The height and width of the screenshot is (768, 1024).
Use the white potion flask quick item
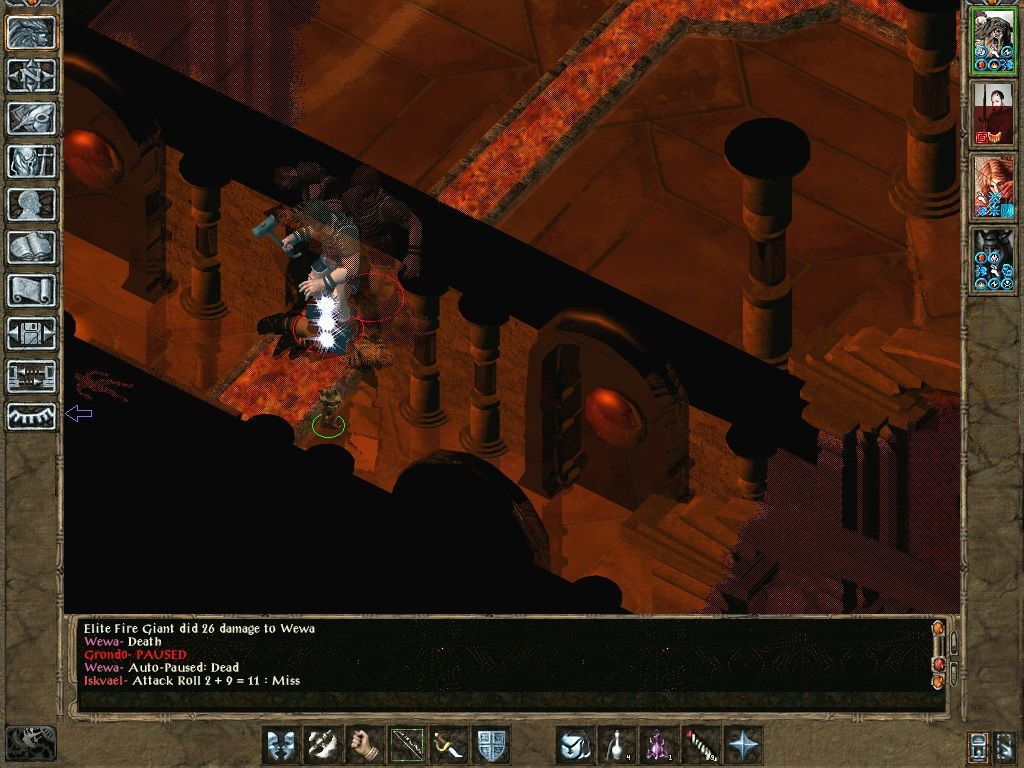(617, 745)
